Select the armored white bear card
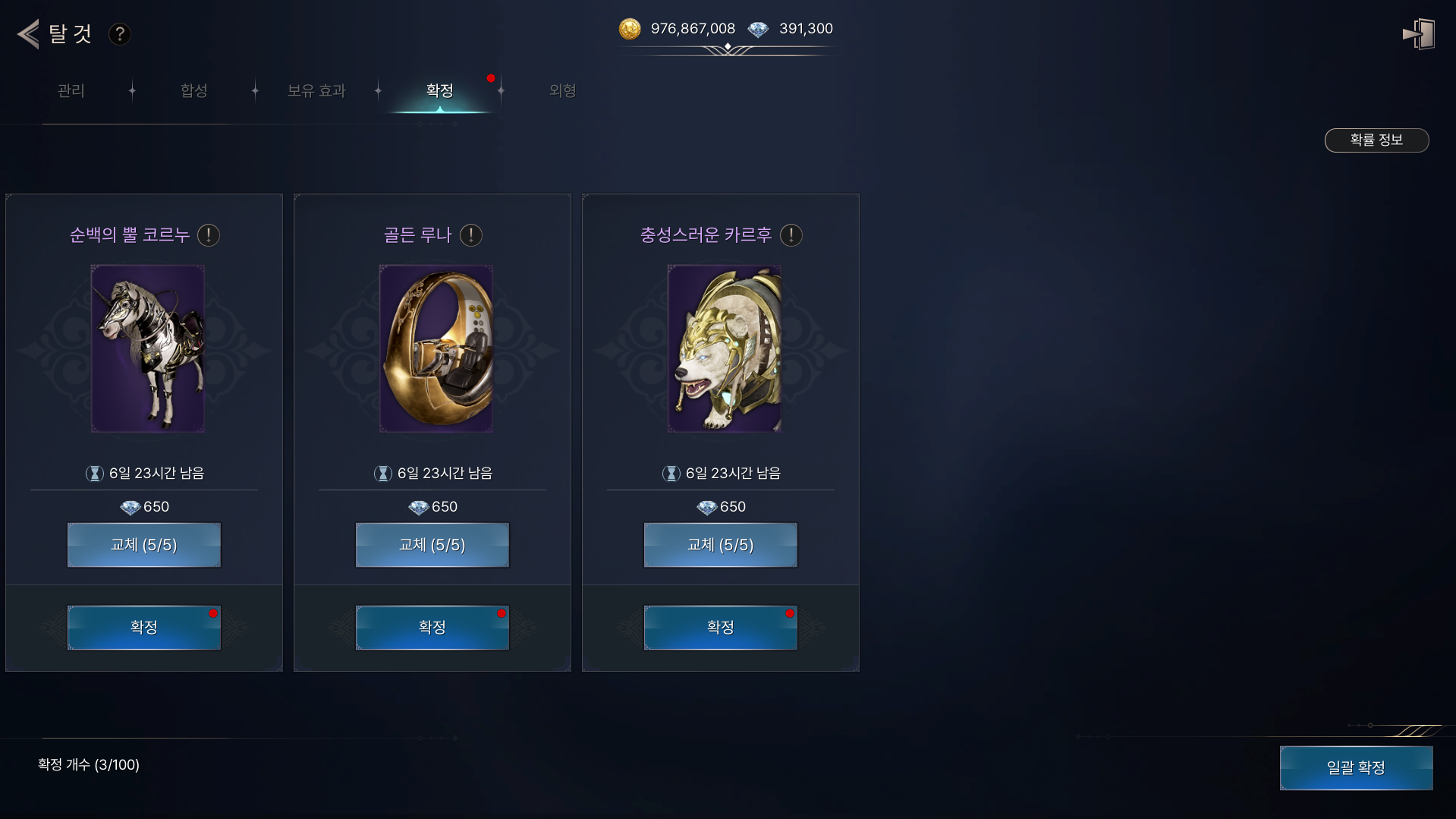 [725, 348]
